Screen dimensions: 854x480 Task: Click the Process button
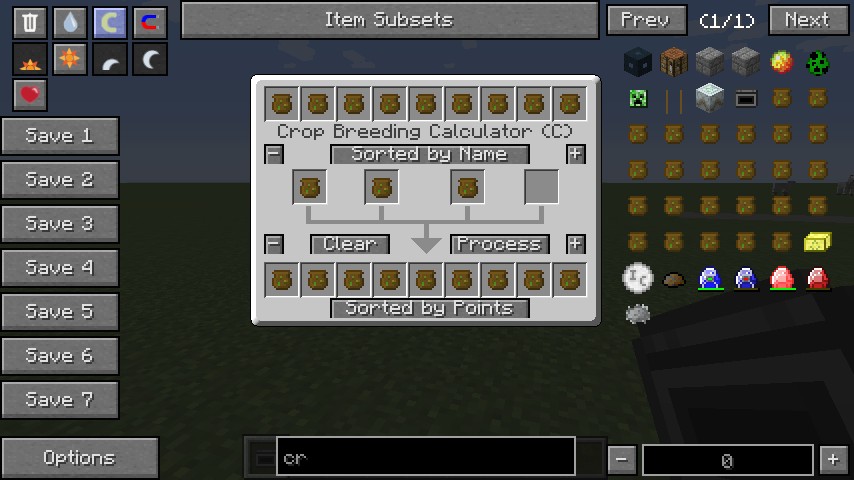coord(499,244)
